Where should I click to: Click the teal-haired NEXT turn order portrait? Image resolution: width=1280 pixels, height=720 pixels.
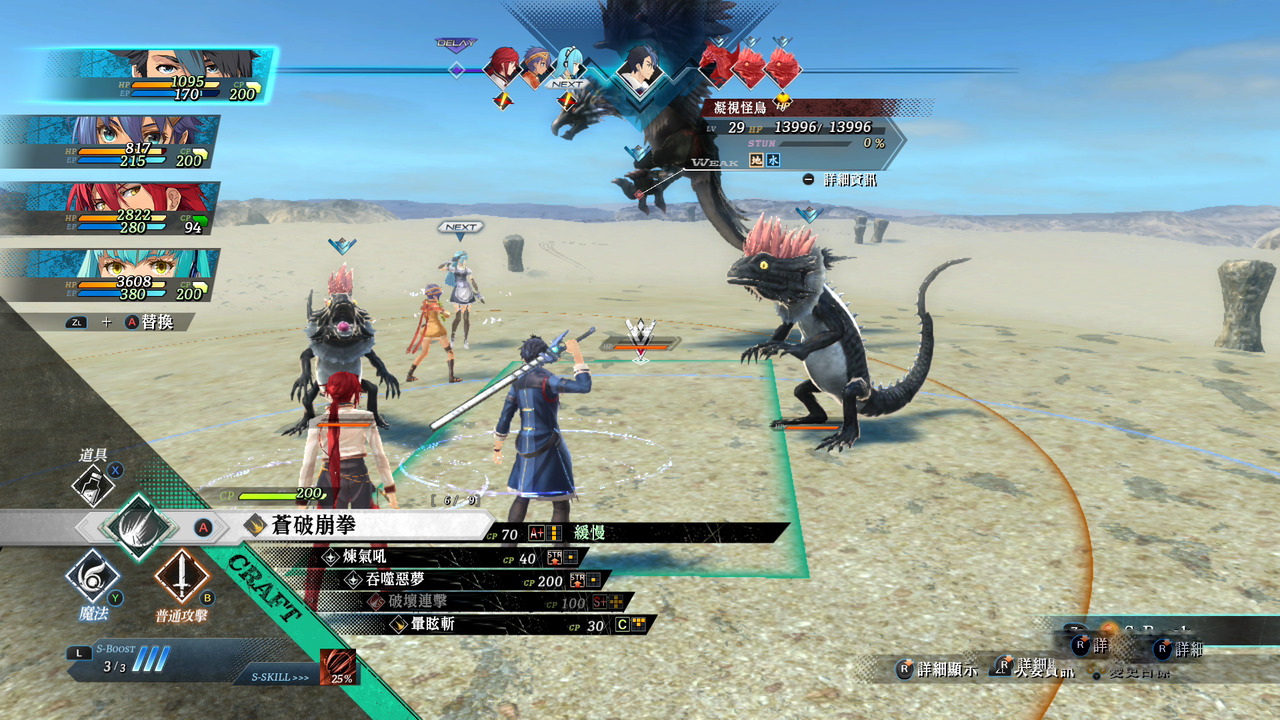569,65
